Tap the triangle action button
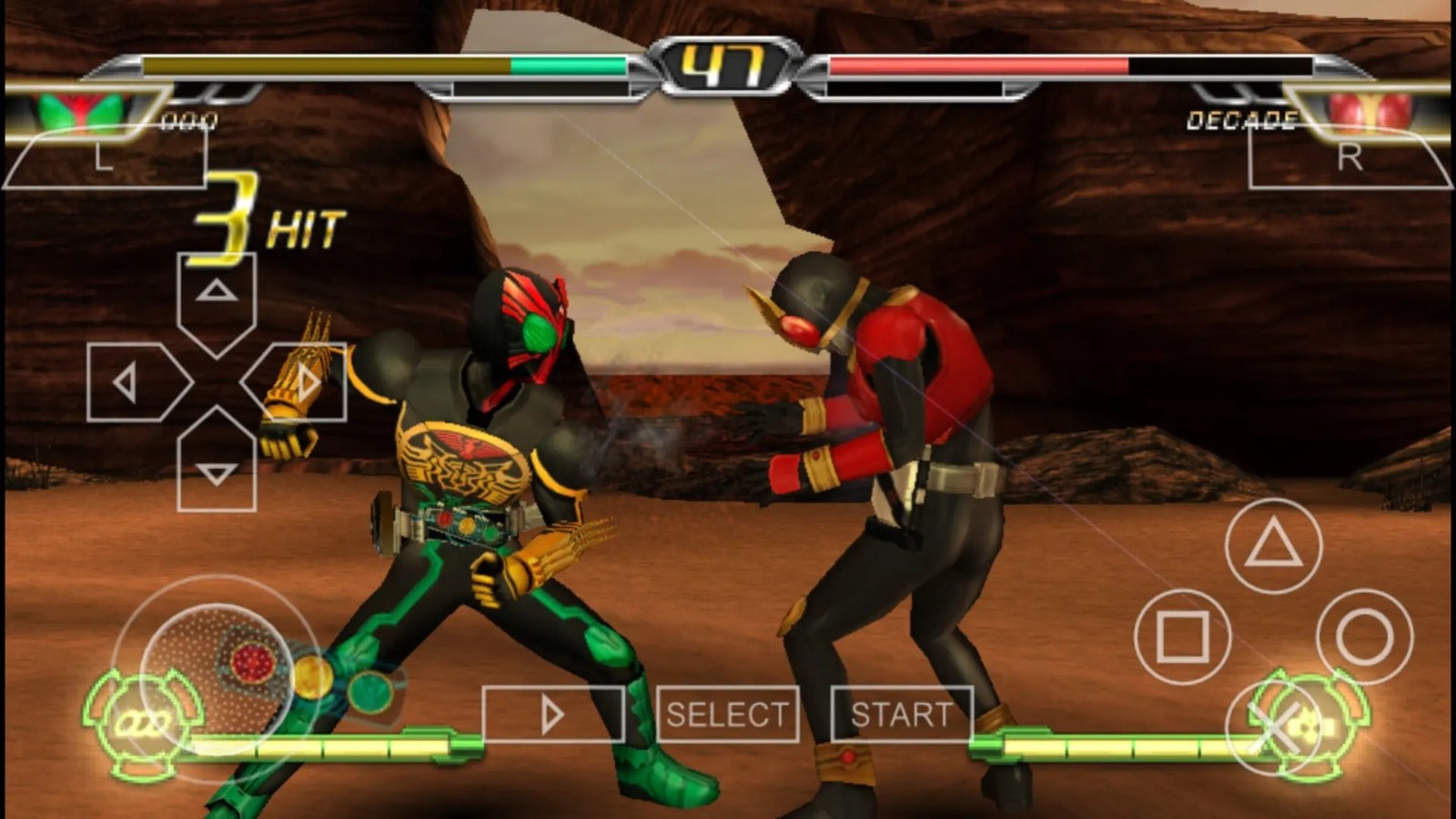This screenshot has width=1456, height=819. (x=1273, y=546)
